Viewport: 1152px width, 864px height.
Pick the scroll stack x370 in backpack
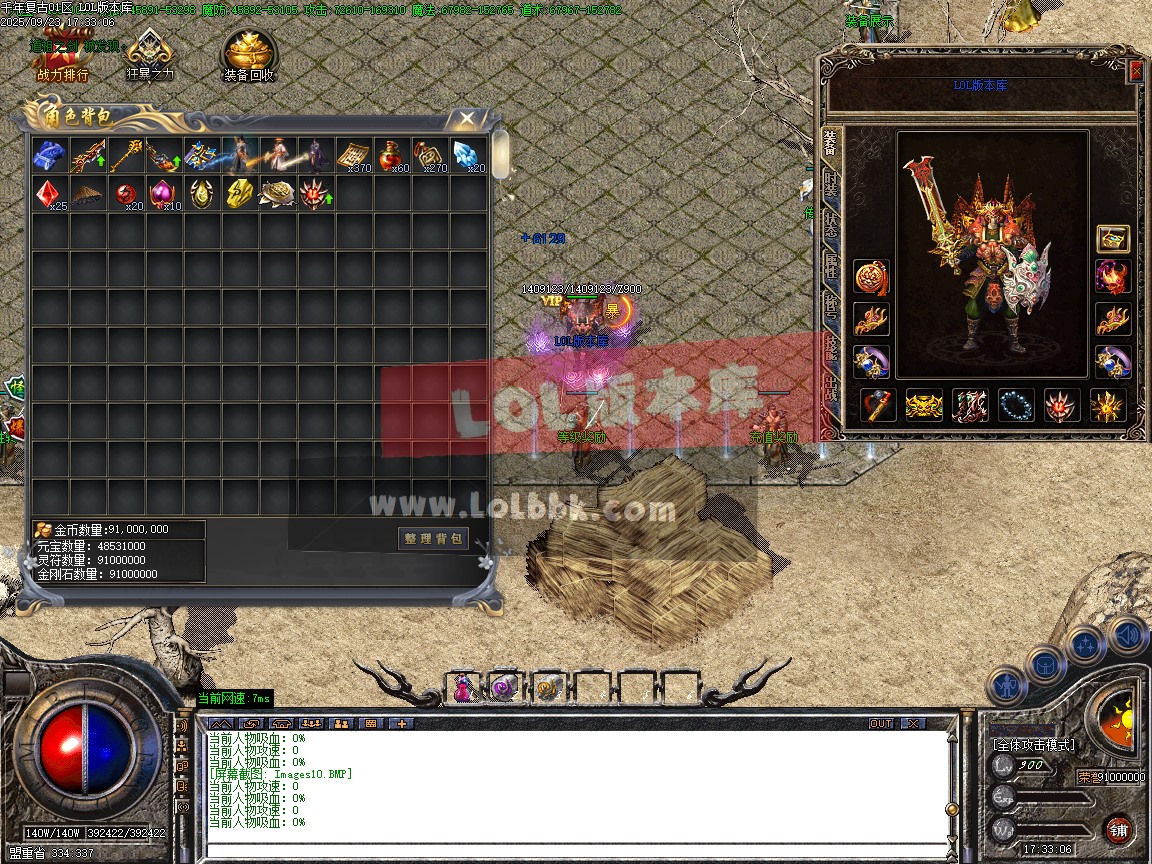tap(353, 156)
